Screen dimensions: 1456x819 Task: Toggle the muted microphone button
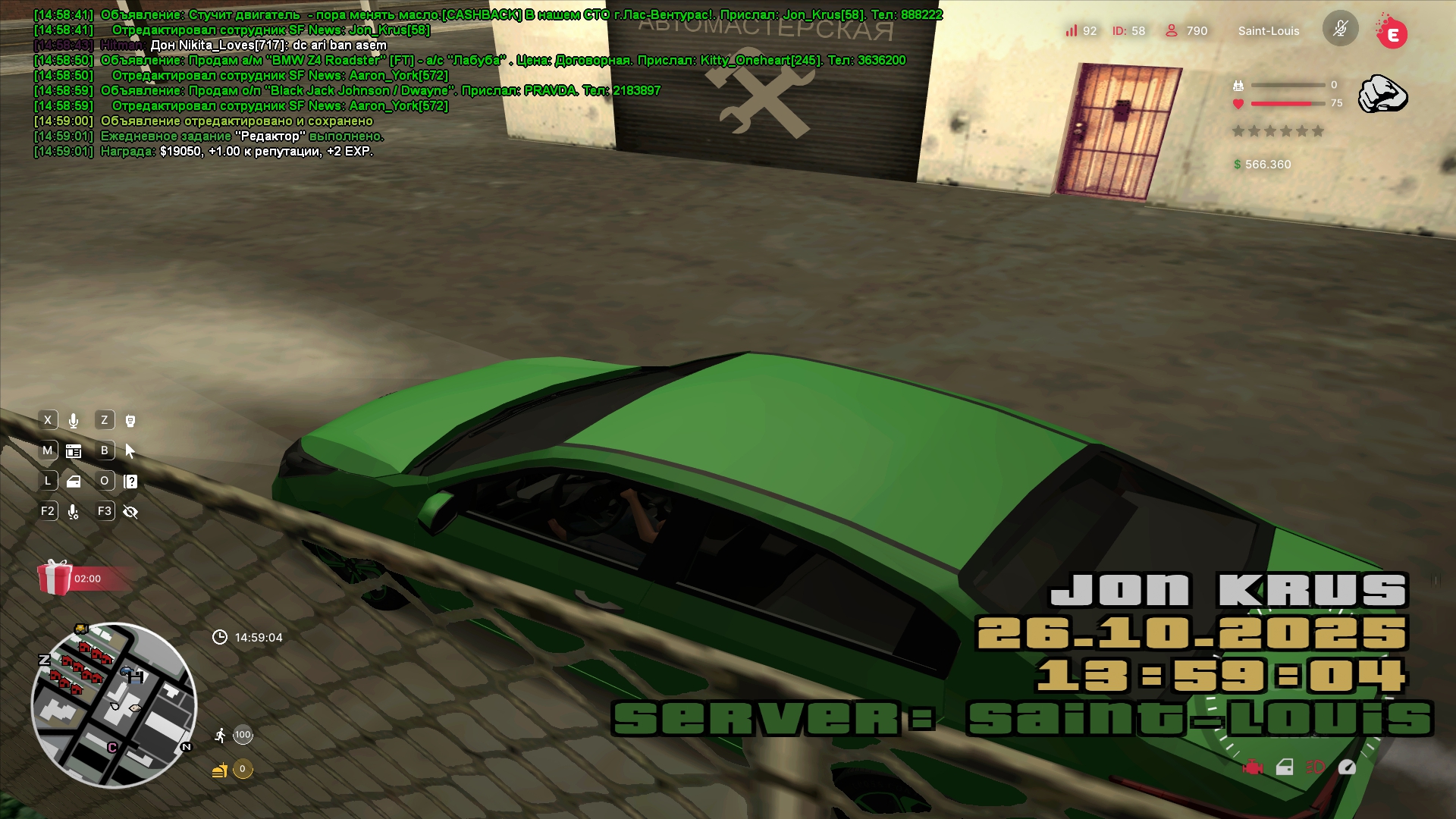click(x=1340, y=30)
